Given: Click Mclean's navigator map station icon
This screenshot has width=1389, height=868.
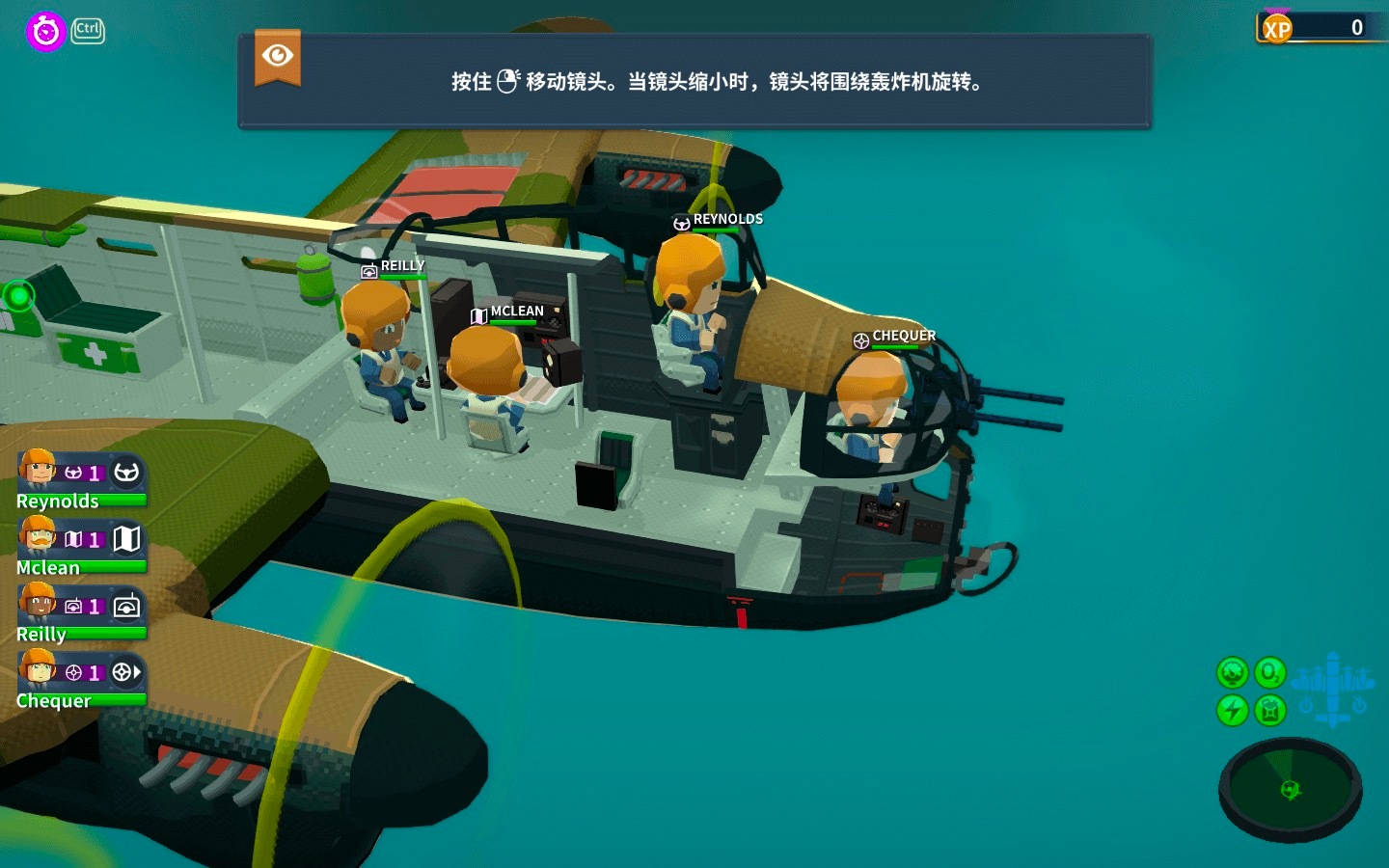Looking at the screenshot, I should [127, 539].
